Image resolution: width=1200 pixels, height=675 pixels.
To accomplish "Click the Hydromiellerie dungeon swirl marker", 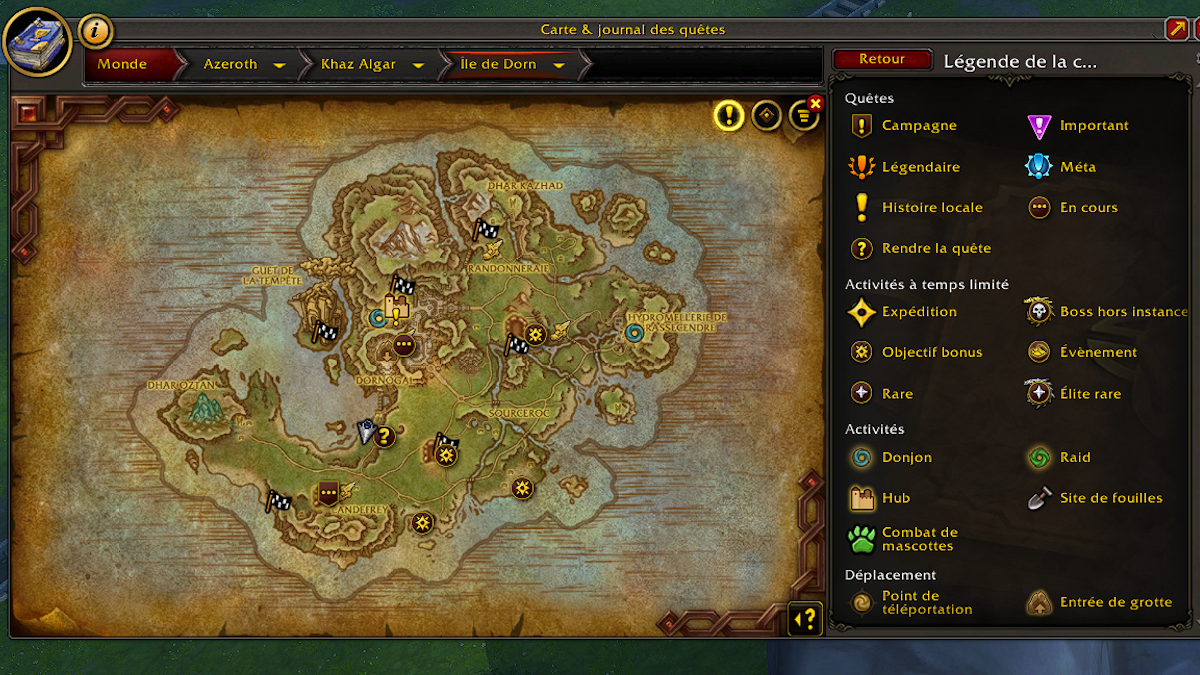I will 633,332.
